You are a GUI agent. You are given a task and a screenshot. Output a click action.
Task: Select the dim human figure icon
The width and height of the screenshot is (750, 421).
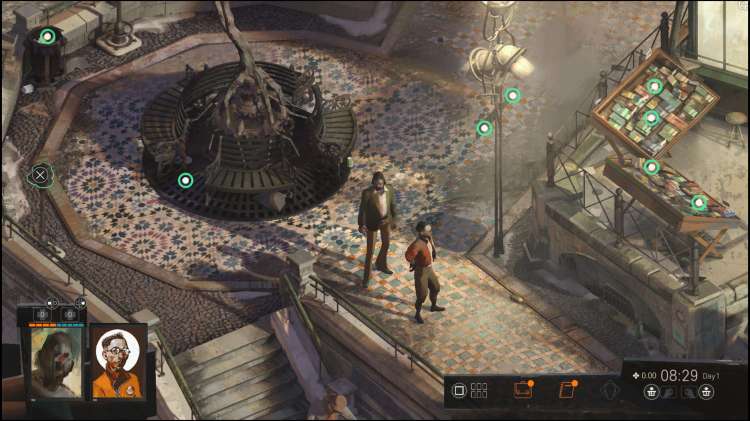point(610,390)
